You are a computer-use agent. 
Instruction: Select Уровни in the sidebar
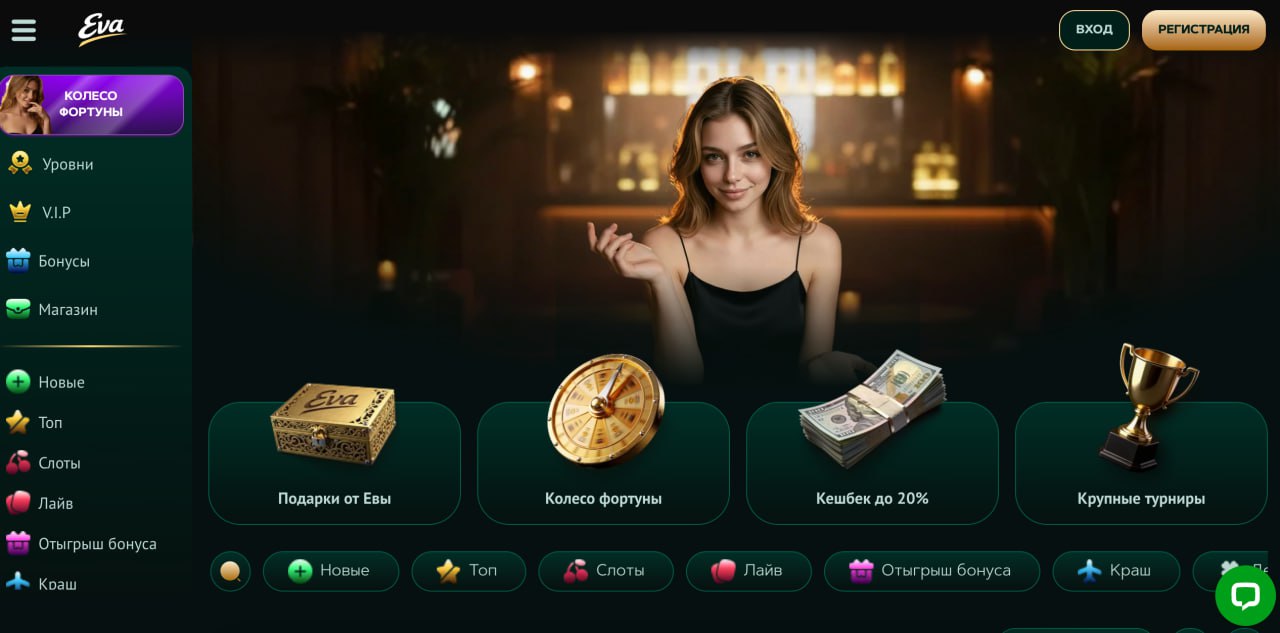(x=67, y=164)
